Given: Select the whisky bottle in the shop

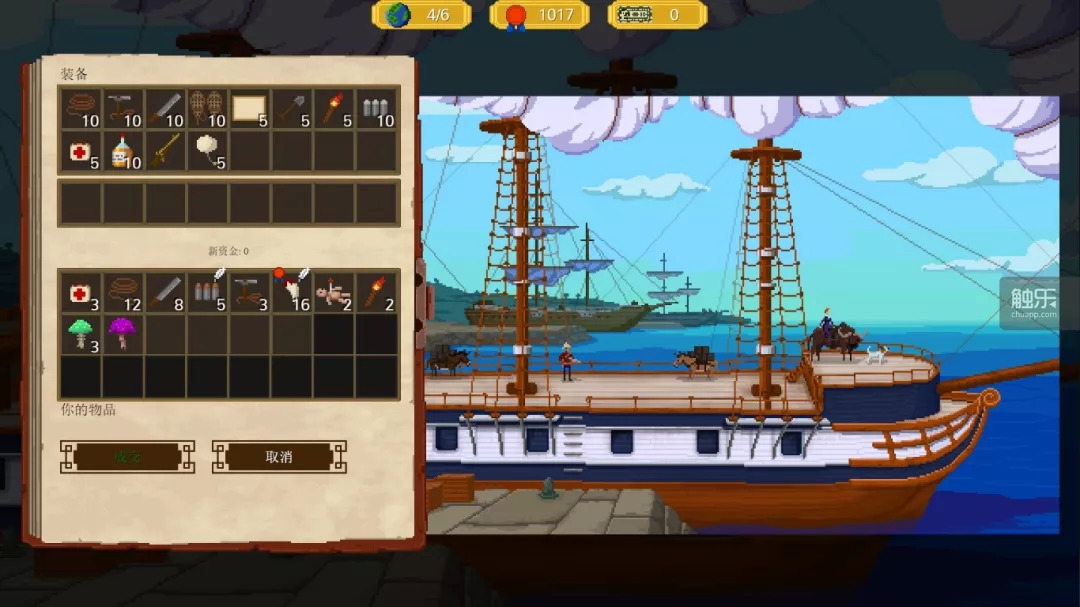Looking at the screenshot, I should tap(123, 150).
